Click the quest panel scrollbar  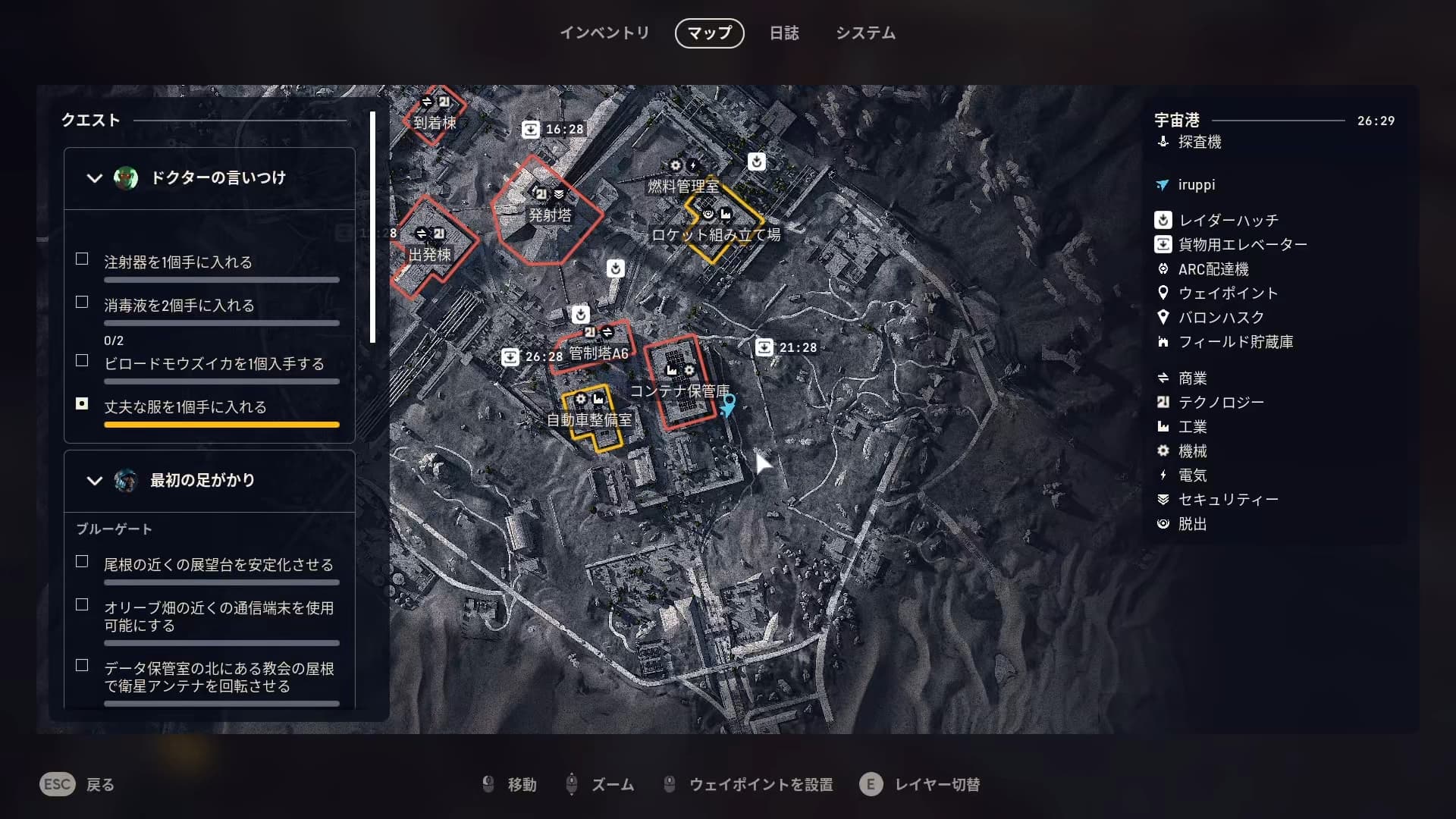[372, 227]
